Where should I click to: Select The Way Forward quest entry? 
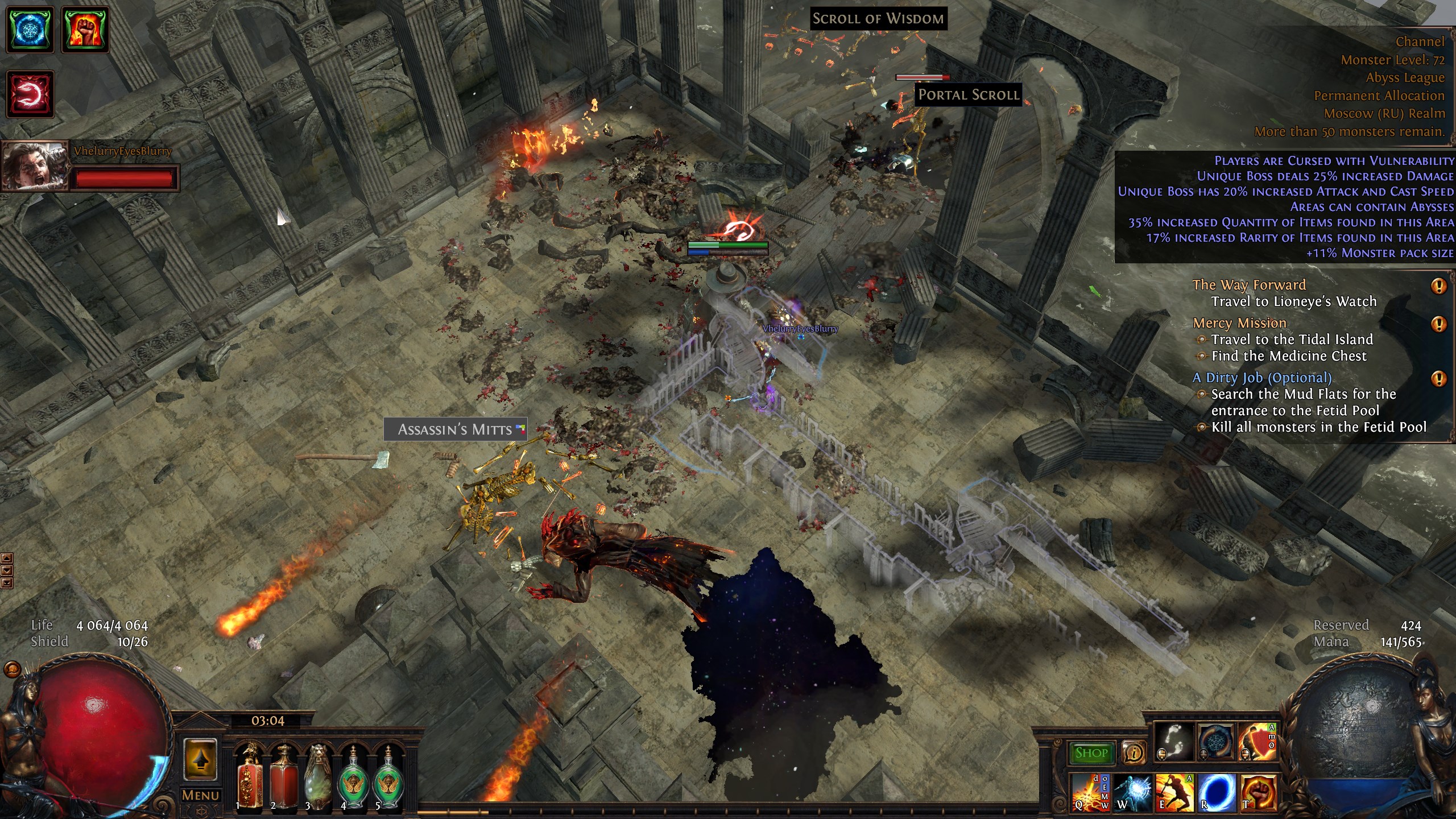(x=1249, y=285)
